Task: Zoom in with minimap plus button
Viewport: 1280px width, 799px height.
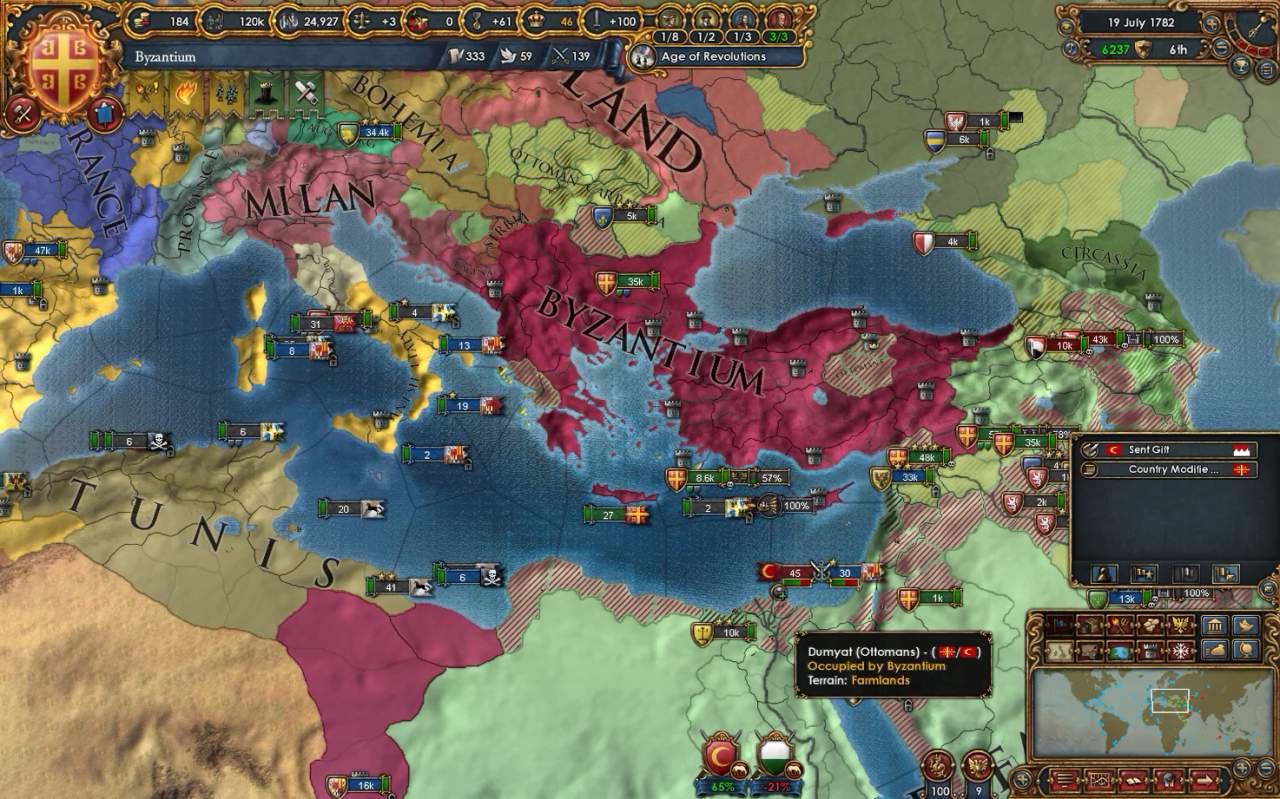Action: point(1243,767)
